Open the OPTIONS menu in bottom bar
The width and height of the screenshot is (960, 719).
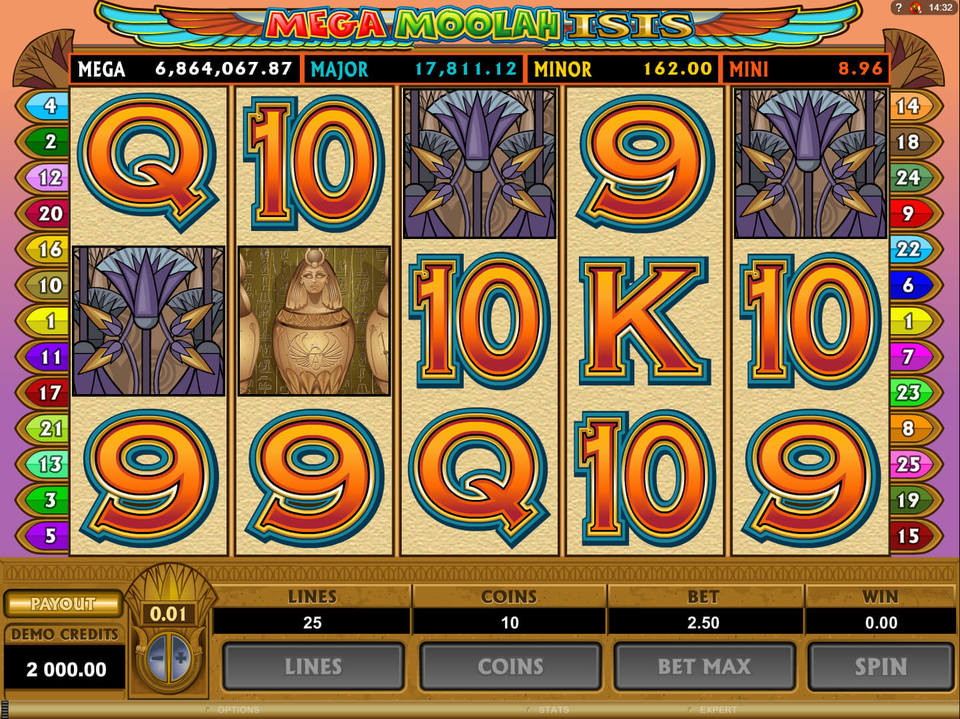click(238, 710)
